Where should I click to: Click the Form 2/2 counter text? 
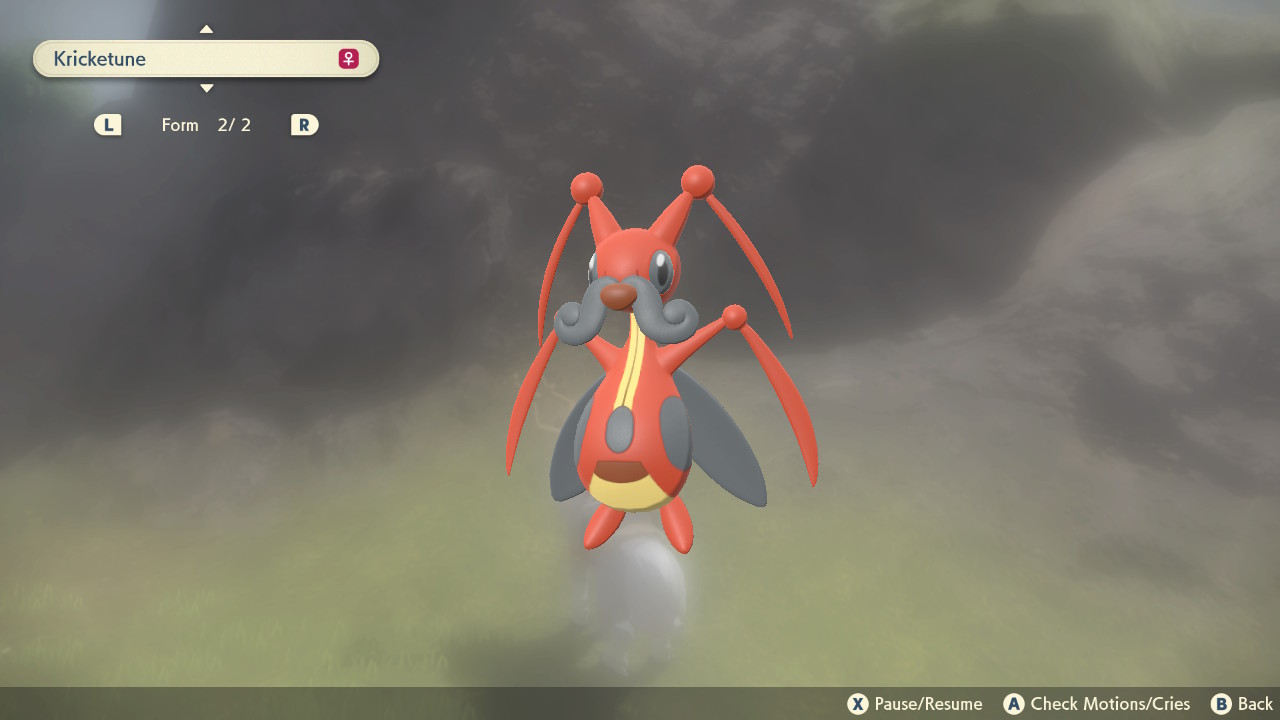[x=207, y=124]
